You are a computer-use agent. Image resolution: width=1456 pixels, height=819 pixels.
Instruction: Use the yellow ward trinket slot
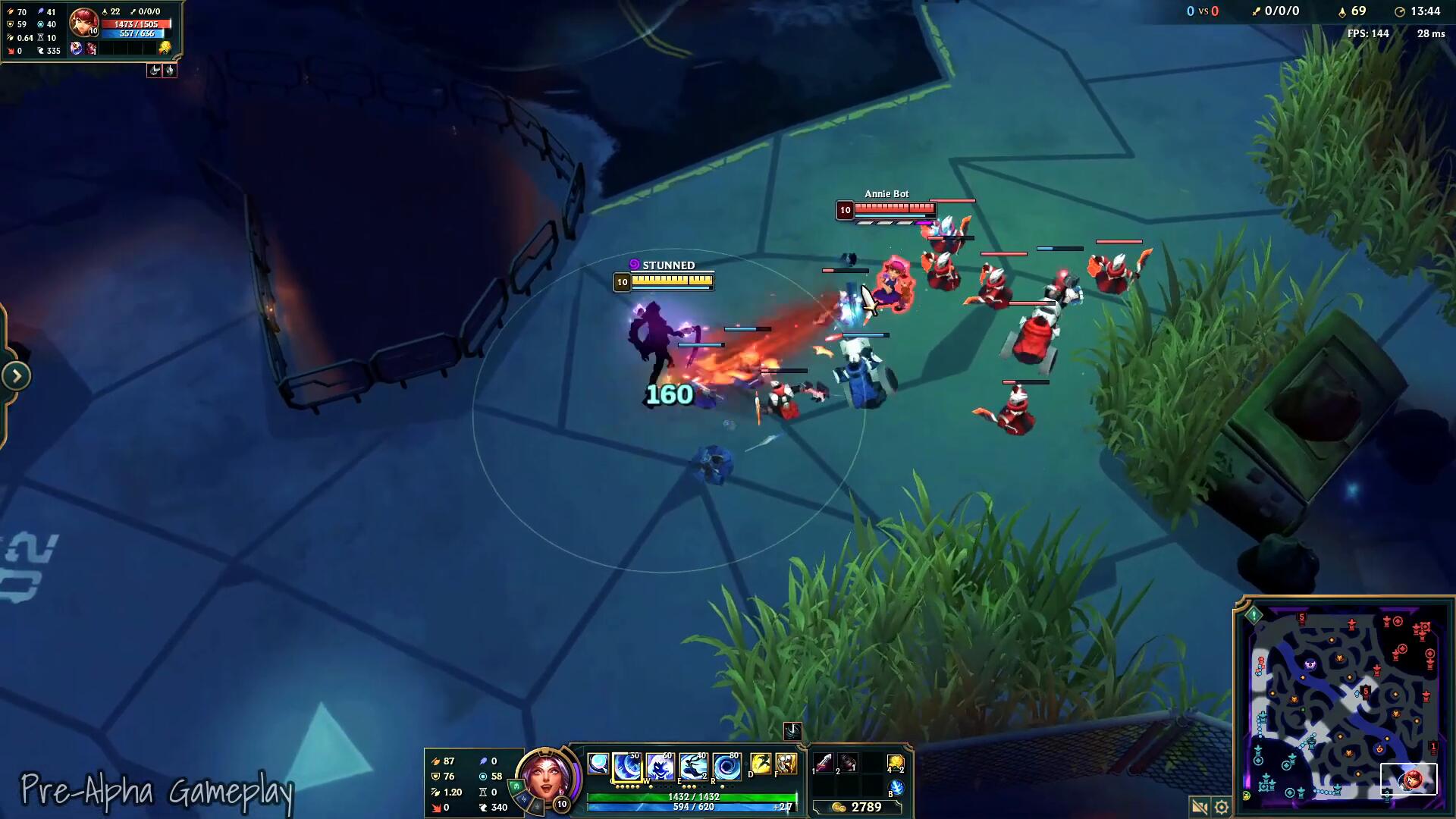click(x=896, y=763)
